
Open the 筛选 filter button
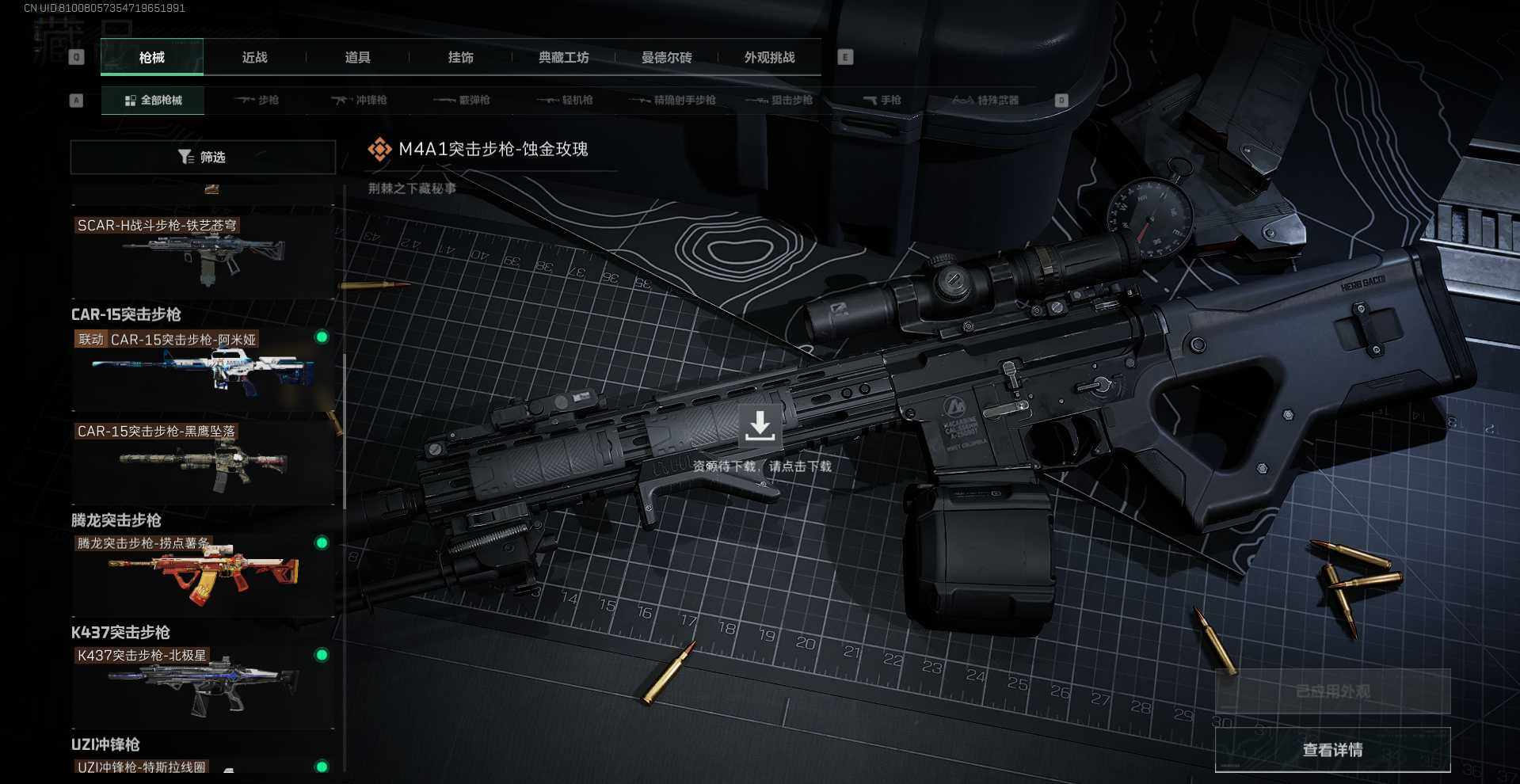pyautogui.click(x=203, y=157)
